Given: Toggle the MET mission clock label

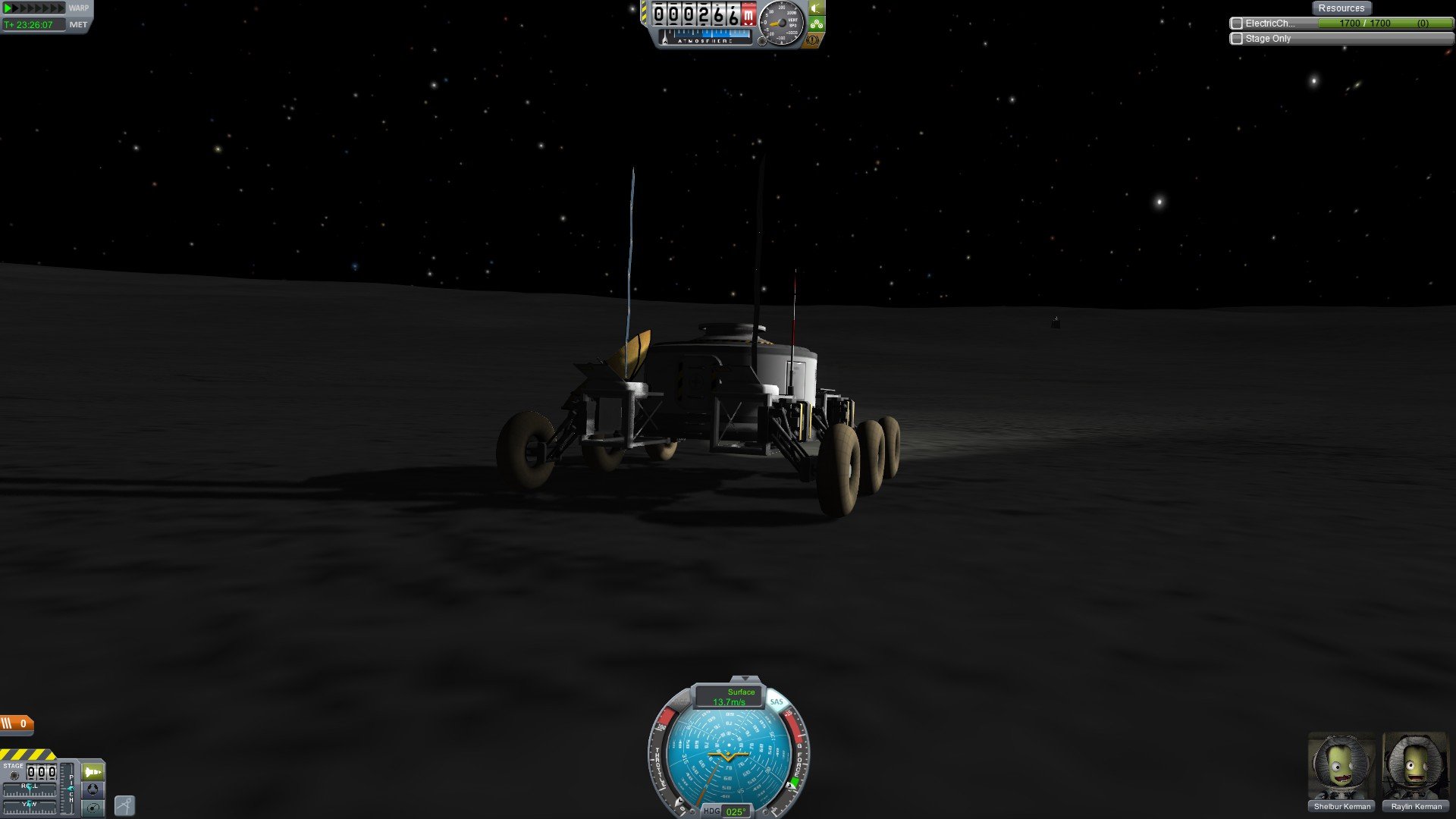Looking at the screenshot, I should [78, 25].
